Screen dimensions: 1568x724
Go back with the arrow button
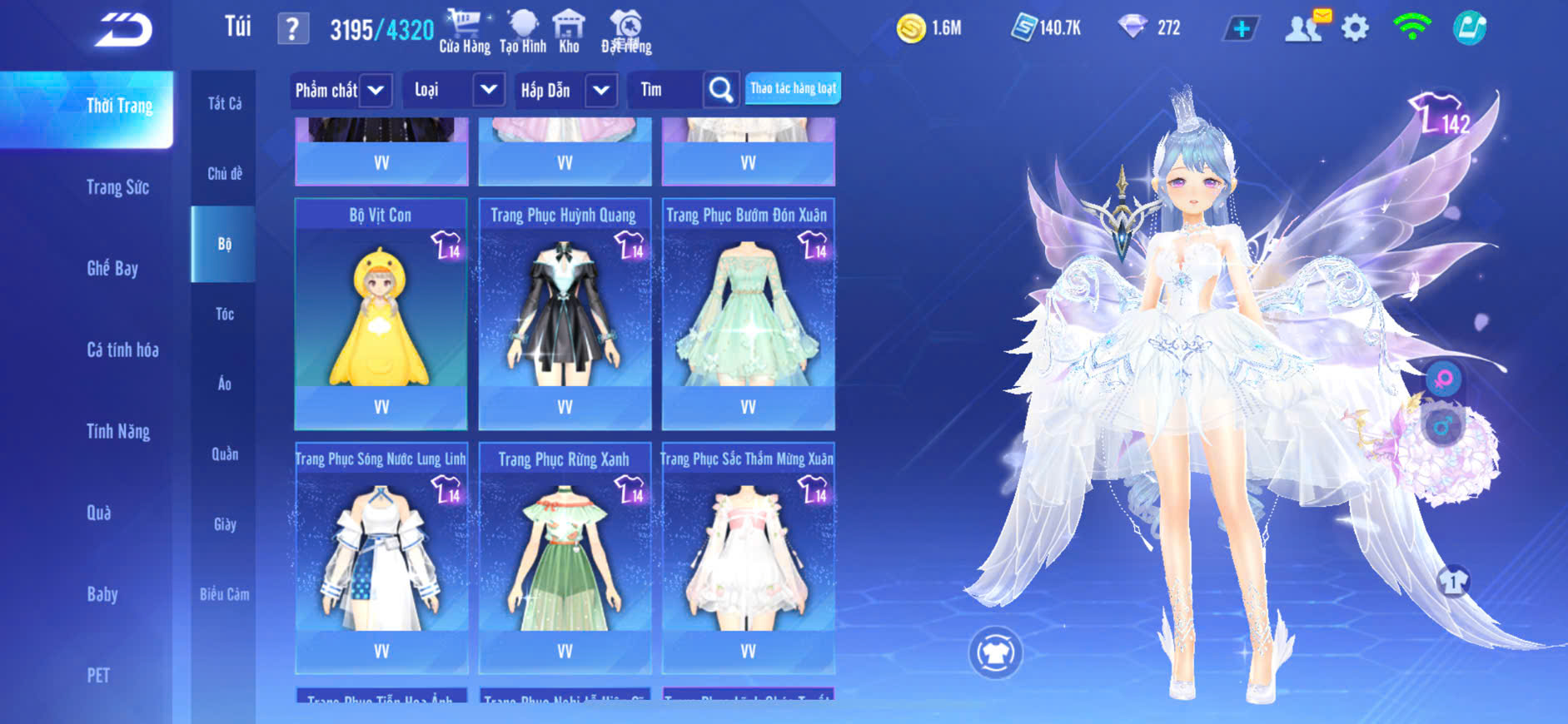pyautogui.click(x=123, y=30)
